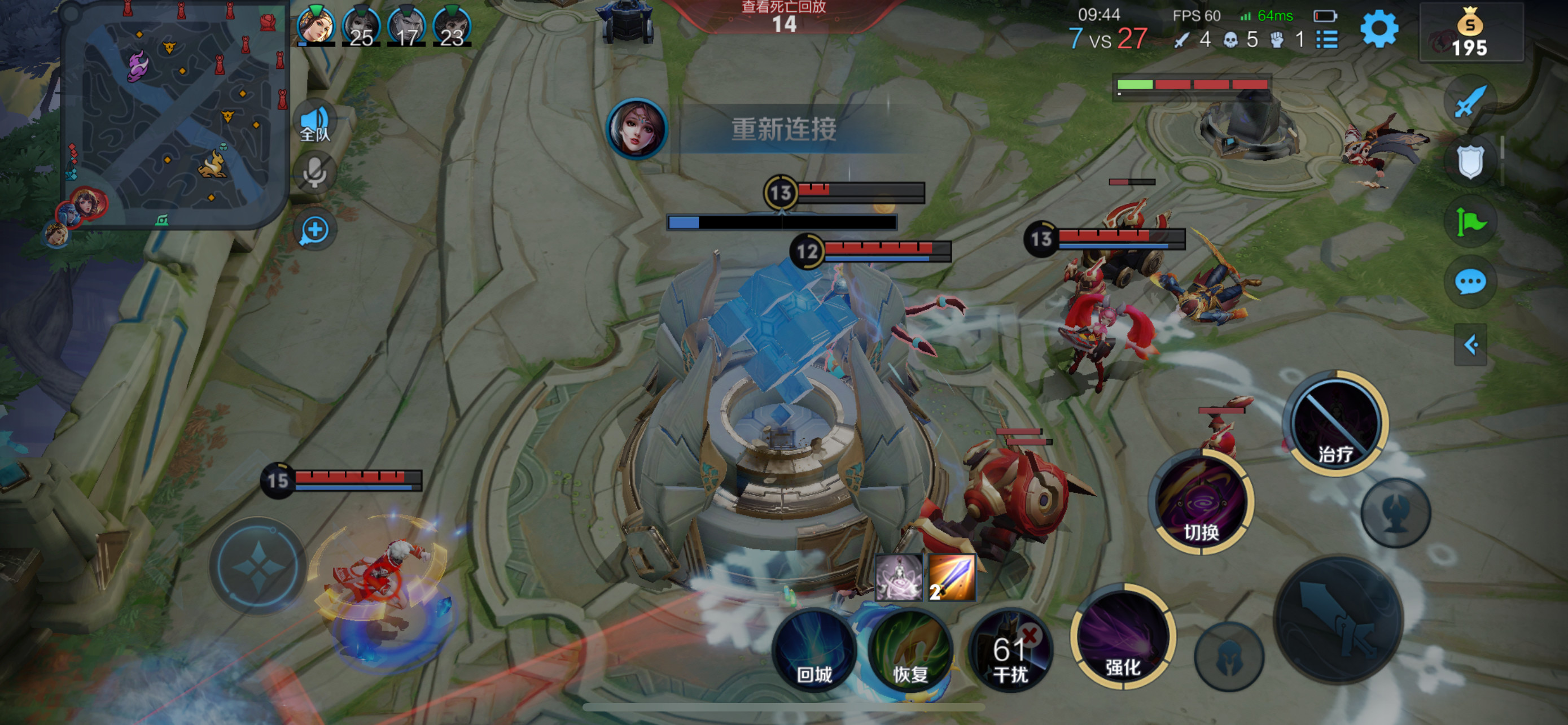
Task: Use the 恢复 restore skill
Action: tap(910, 650)
